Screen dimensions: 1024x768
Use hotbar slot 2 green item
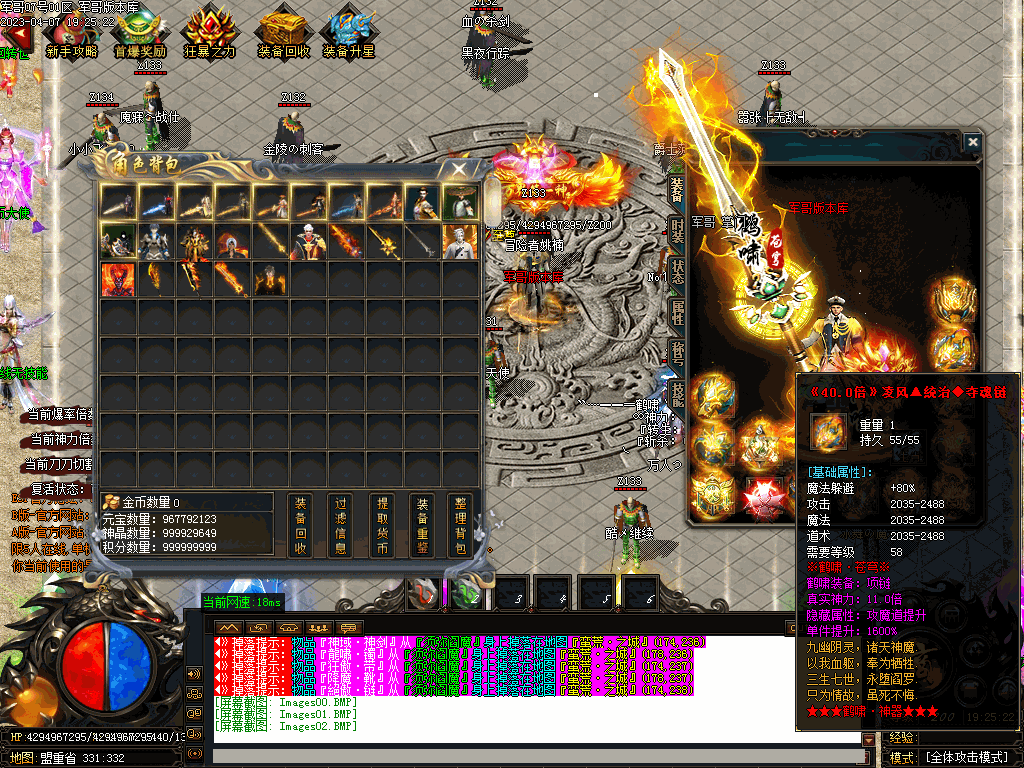point(465,594)
